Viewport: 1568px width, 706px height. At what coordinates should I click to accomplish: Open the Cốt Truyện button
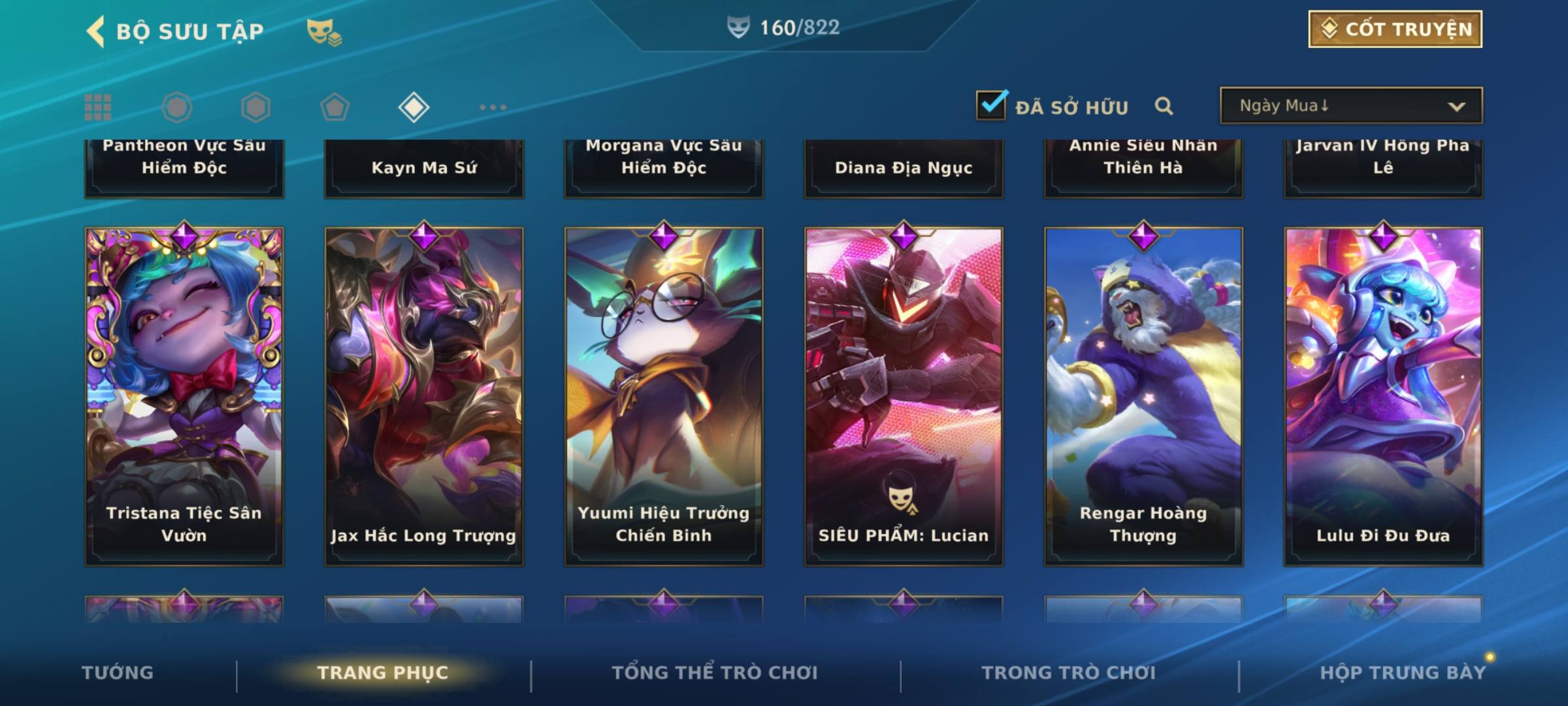[x=1395, y=29]
